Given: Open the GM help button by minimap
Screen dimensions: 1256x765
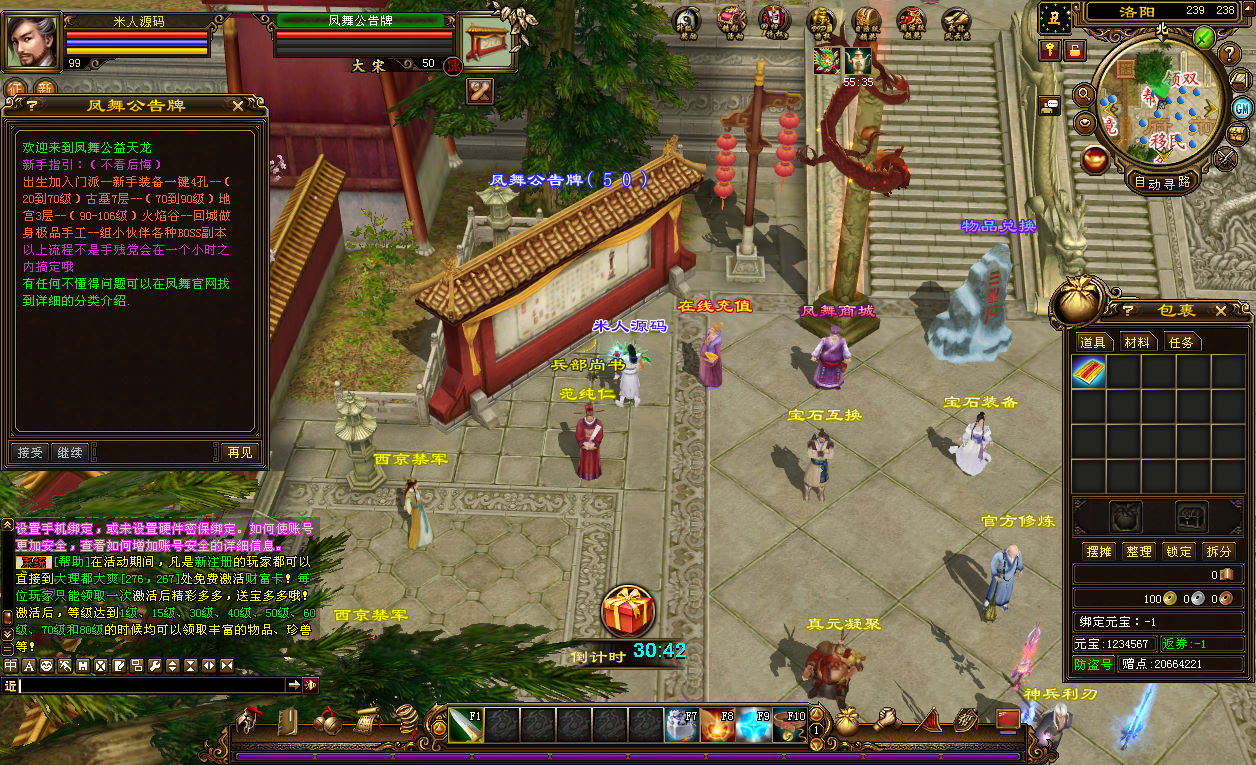Looking at the screenshot, I should 1242,108.
